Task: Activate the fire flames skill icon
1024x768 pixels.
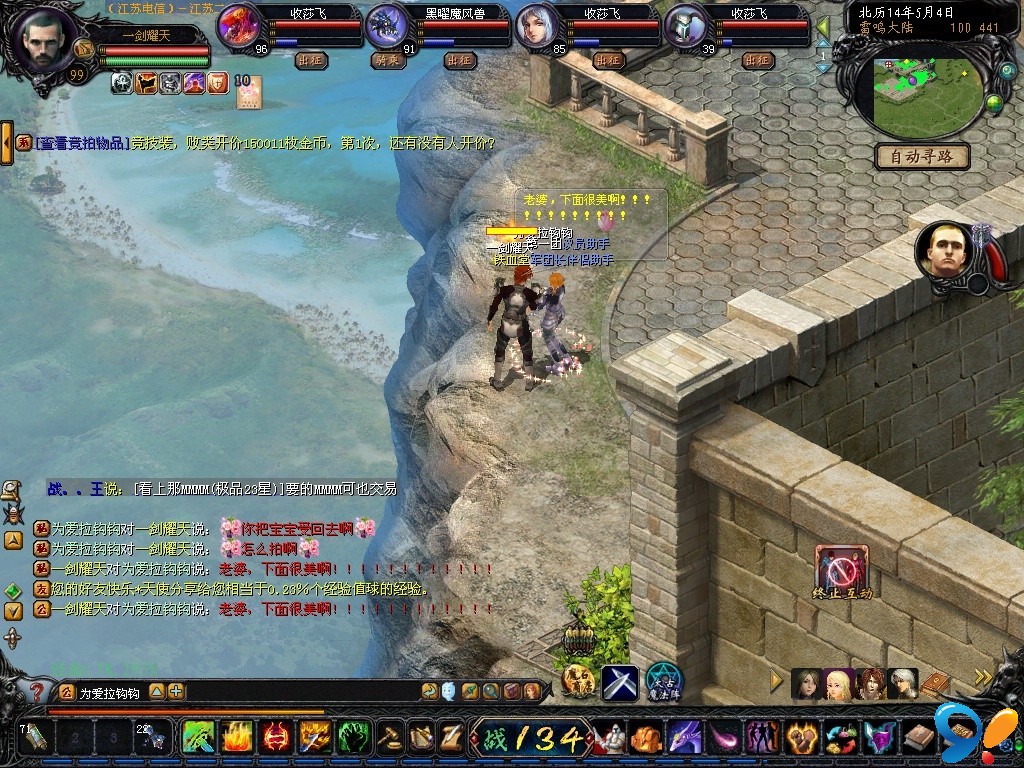Action: tap(236, 738)
